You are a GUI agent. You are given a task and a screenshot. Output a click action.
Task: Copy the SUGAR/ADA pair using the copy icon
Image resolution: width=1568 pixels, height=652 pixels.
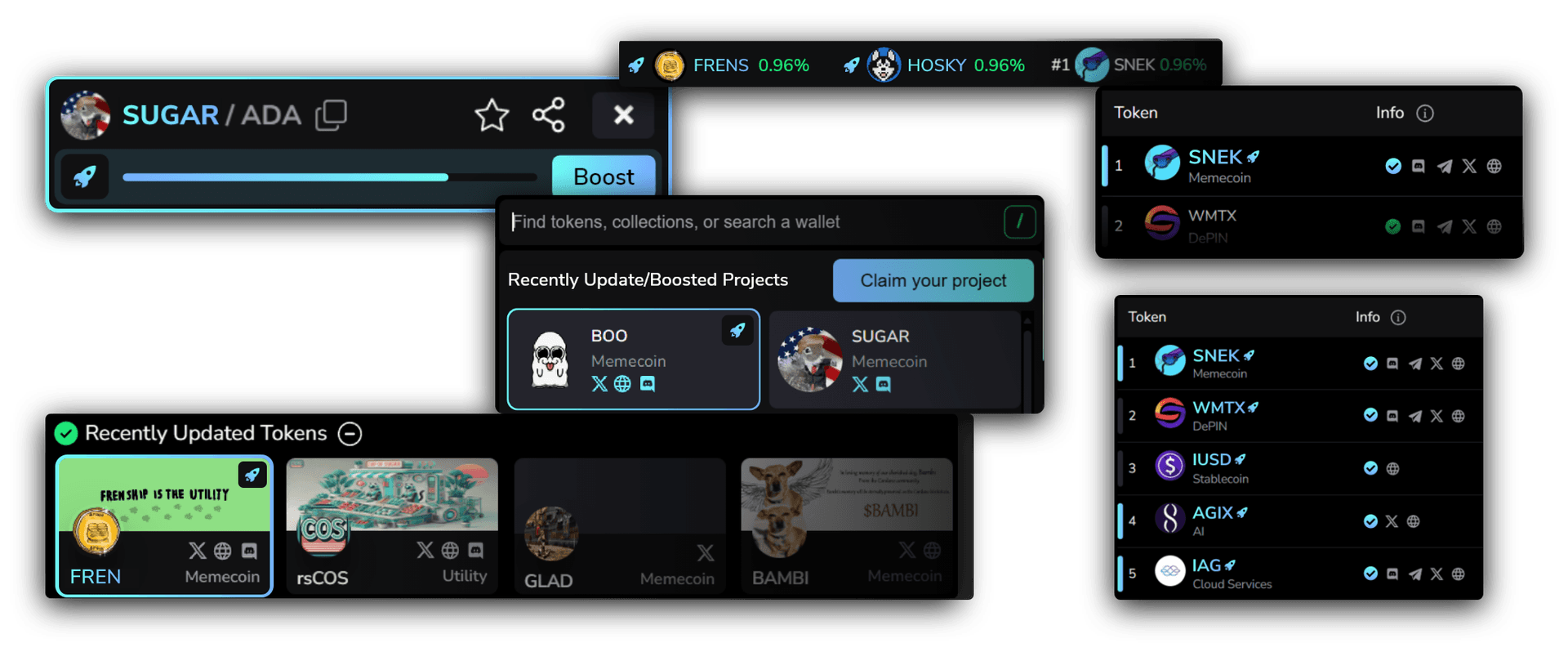332,115
